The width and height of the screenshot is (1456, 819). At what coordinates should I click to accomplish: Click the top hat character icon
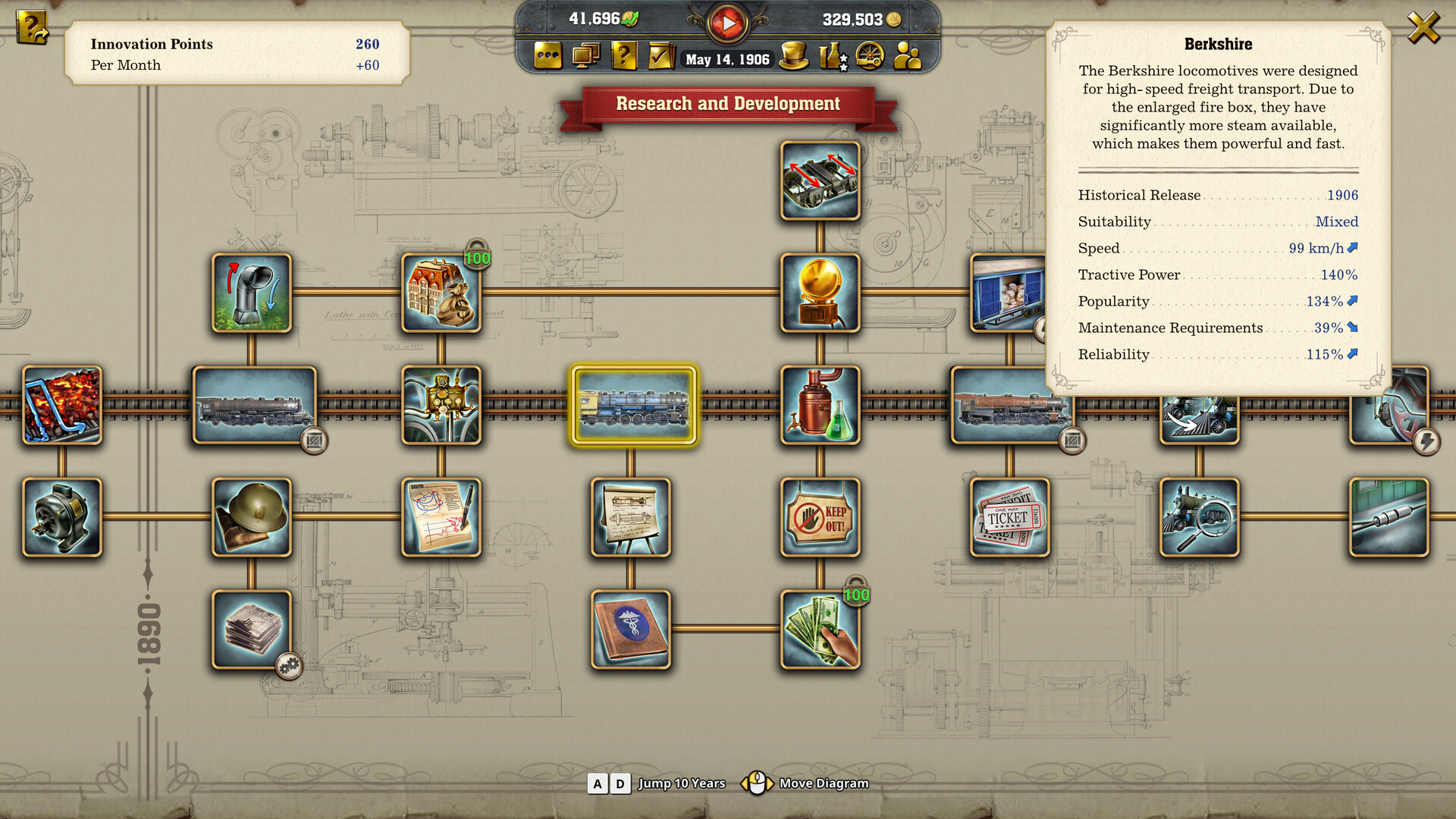pos(795,56)
